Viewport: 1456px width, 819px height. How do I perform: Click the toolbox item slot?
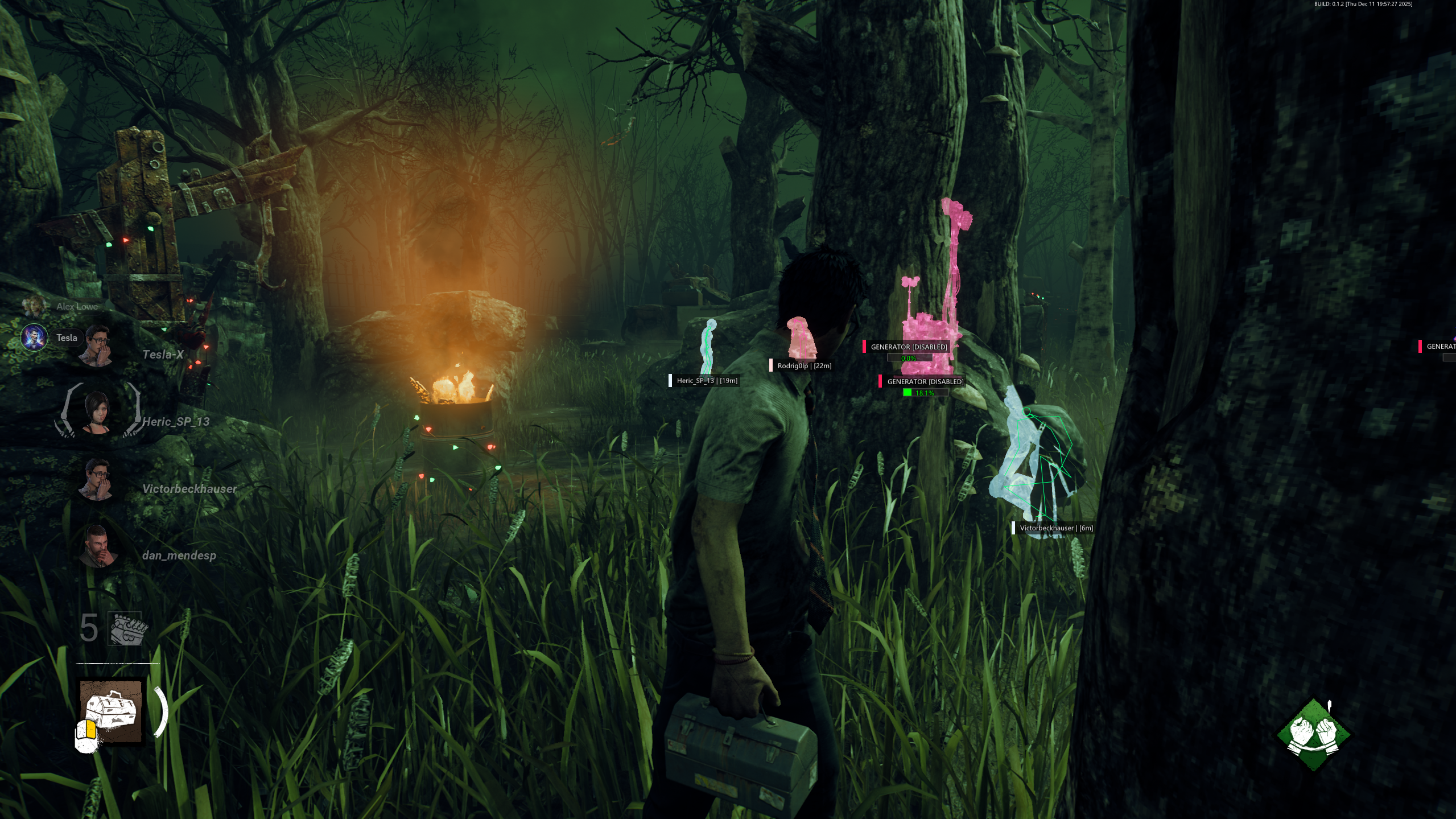(112, 711)
